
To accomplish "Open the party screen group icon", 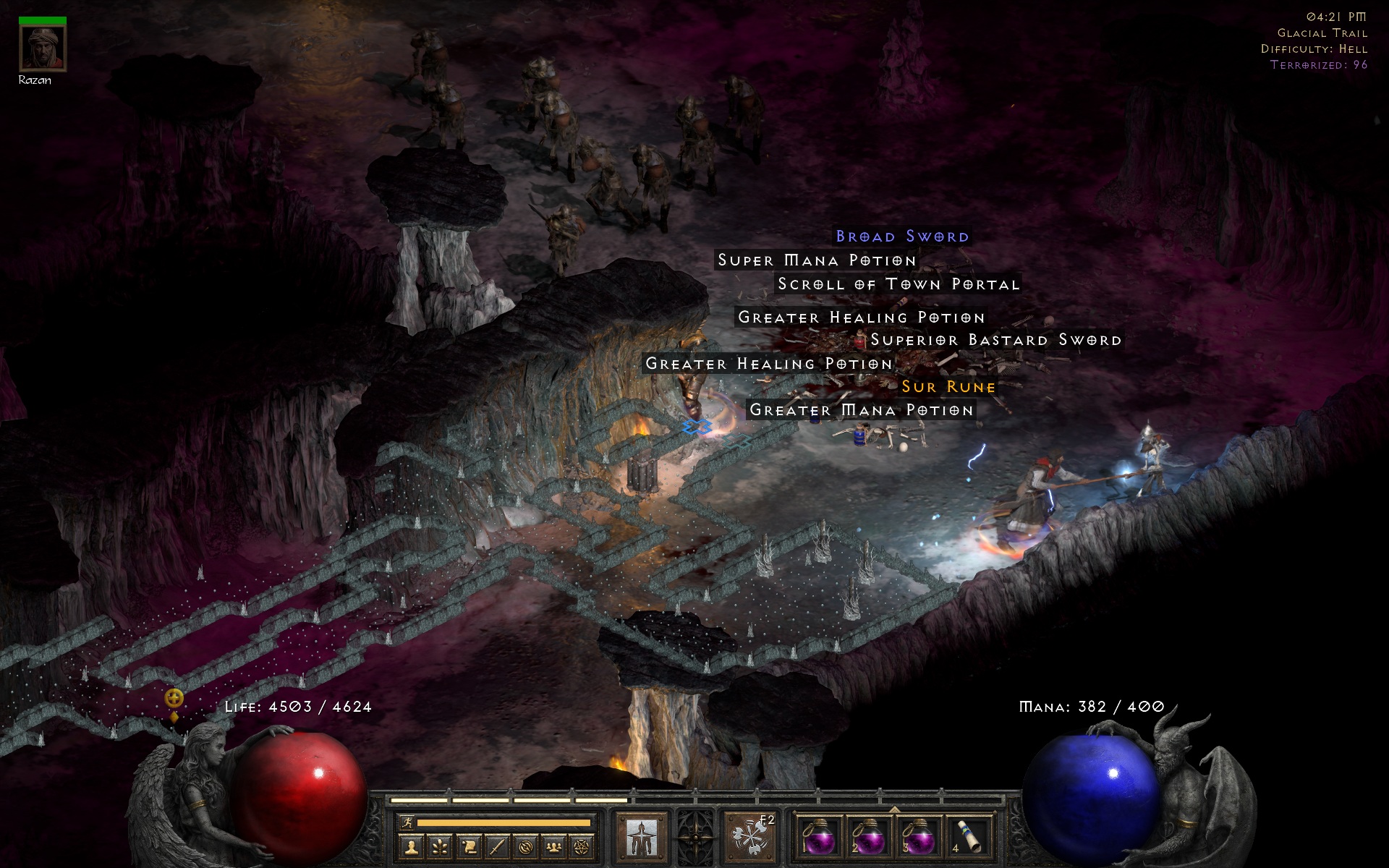I will click(553, 846).
